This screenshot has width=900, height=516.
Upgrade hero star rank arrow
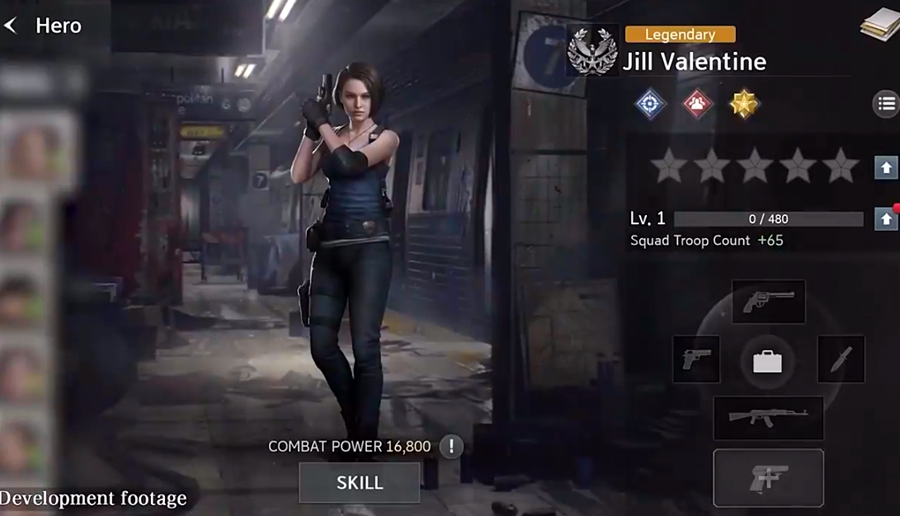pyautogui.click(x=886, y=167)
